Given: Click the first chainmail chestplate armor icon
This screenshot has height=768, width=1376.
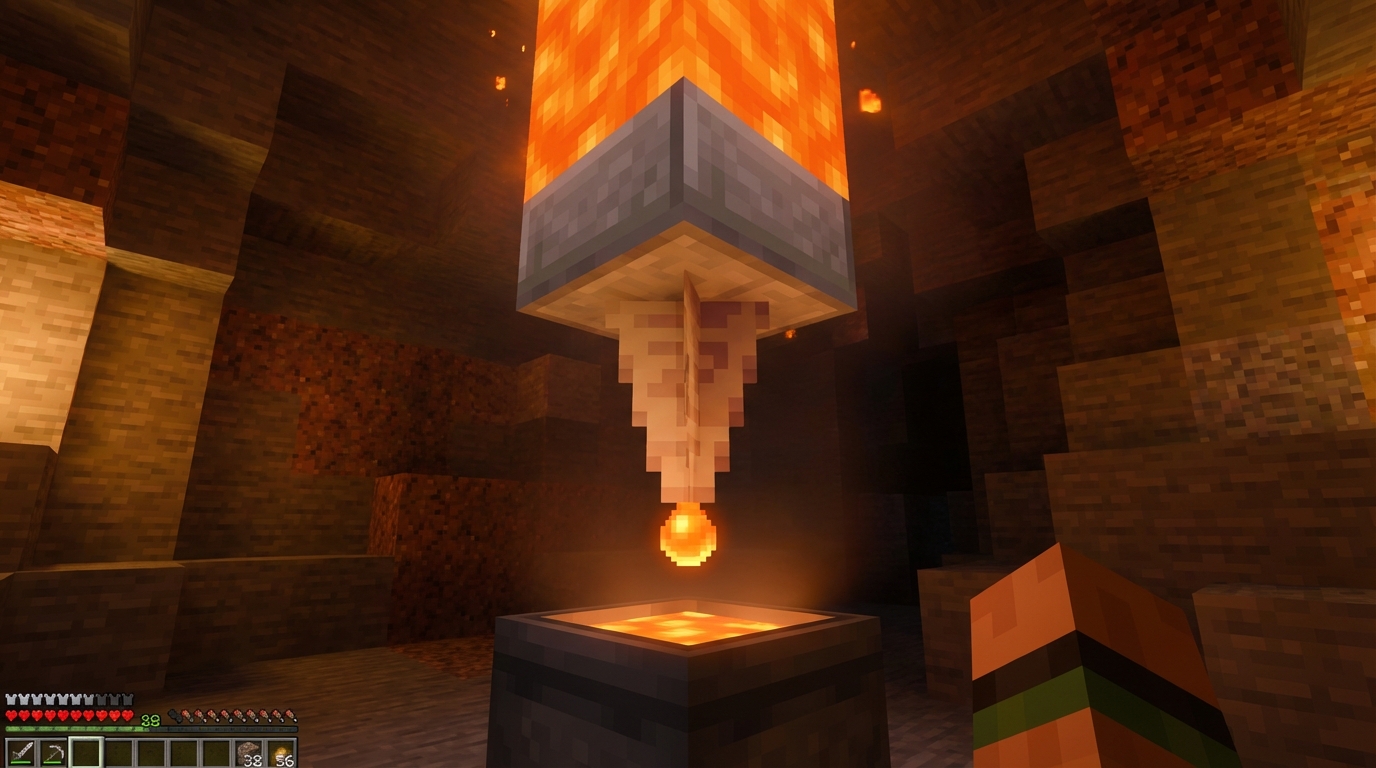Looking at the screenshot, I should (x=11, y=699).
